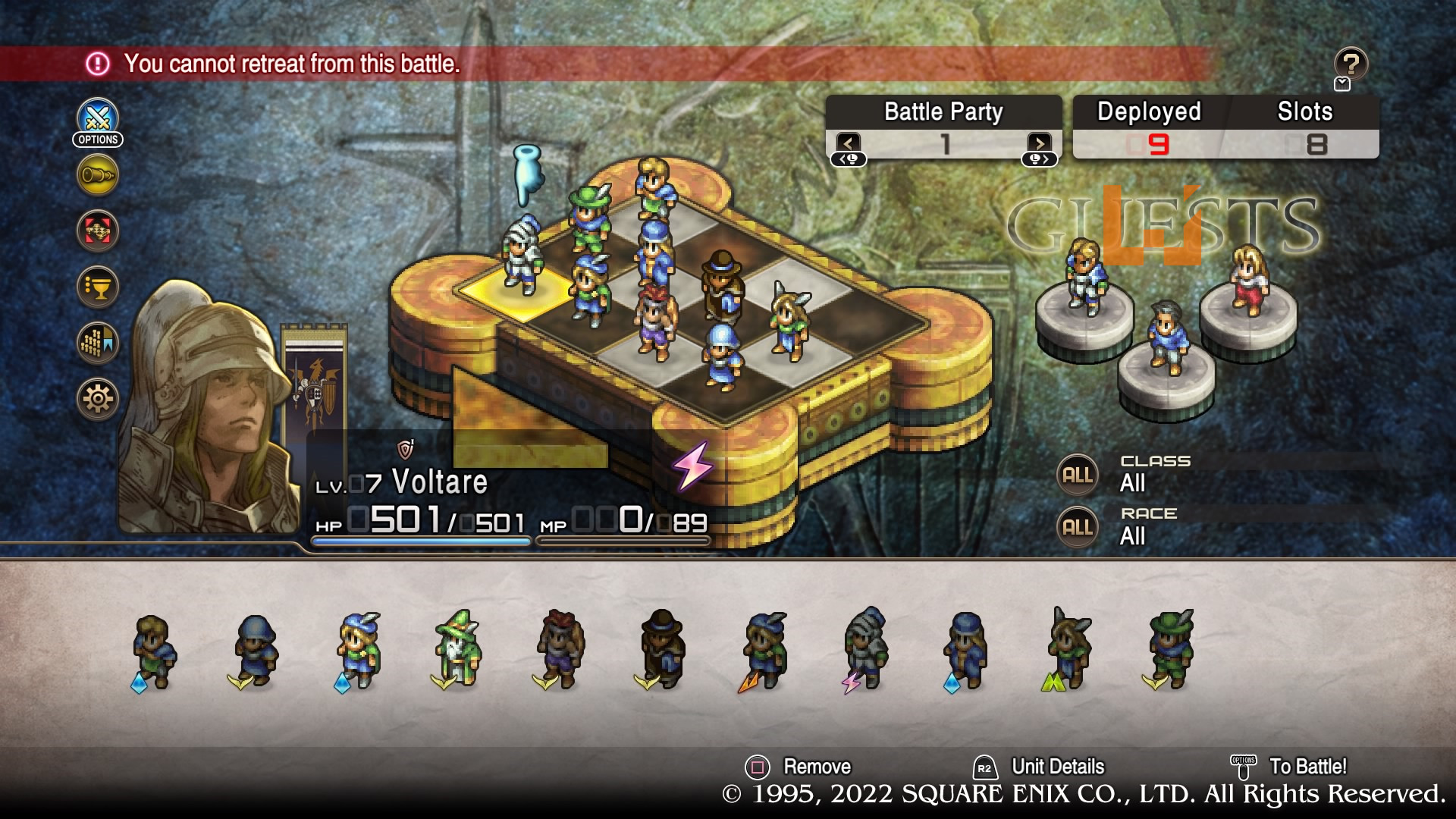Select the red-haired unit in the roster
Screen dimensions: 1456x819
[x=560, y=650]
